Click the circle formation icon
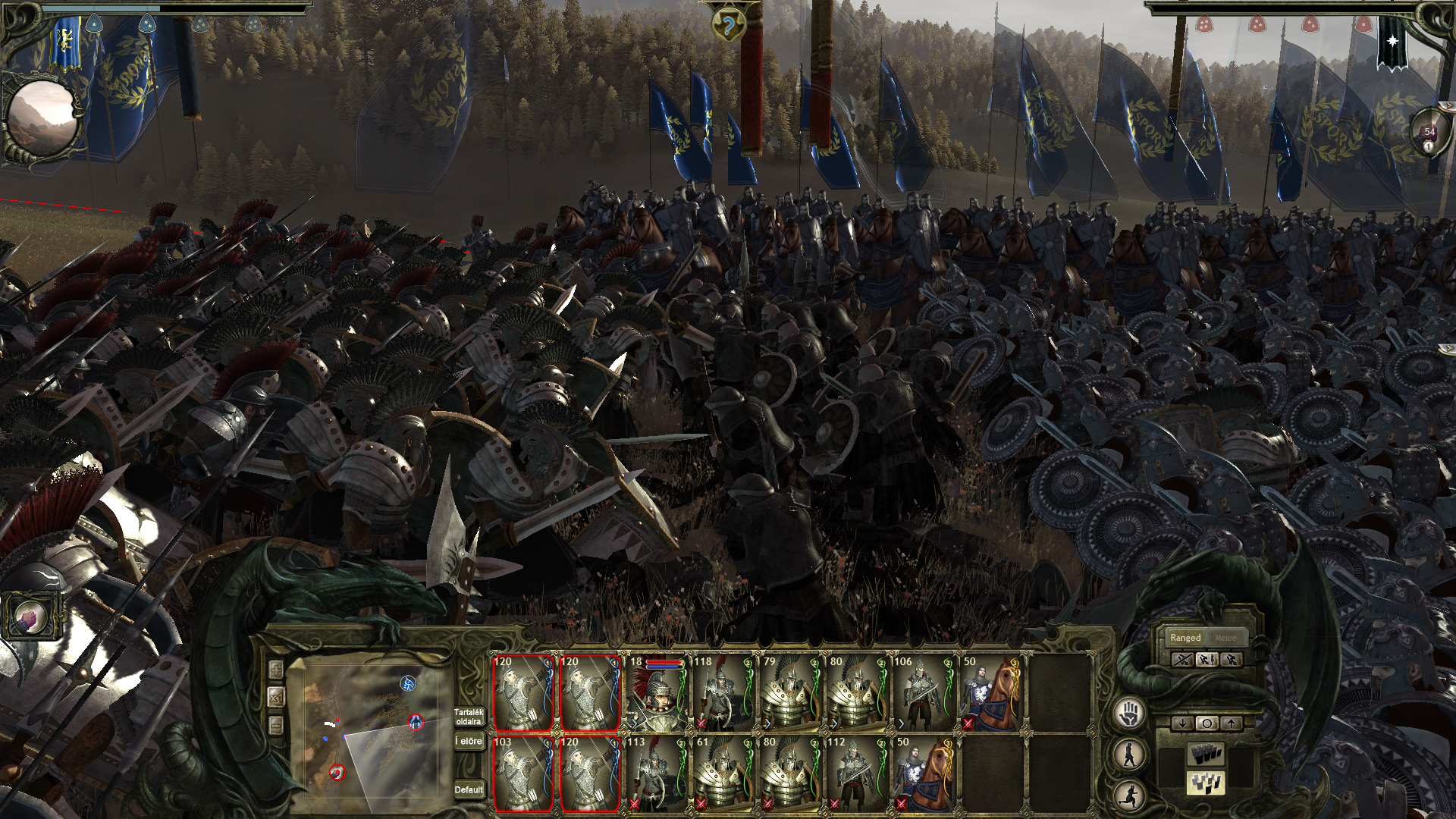Viewport: 1456px width, 819px height. 1207,723
